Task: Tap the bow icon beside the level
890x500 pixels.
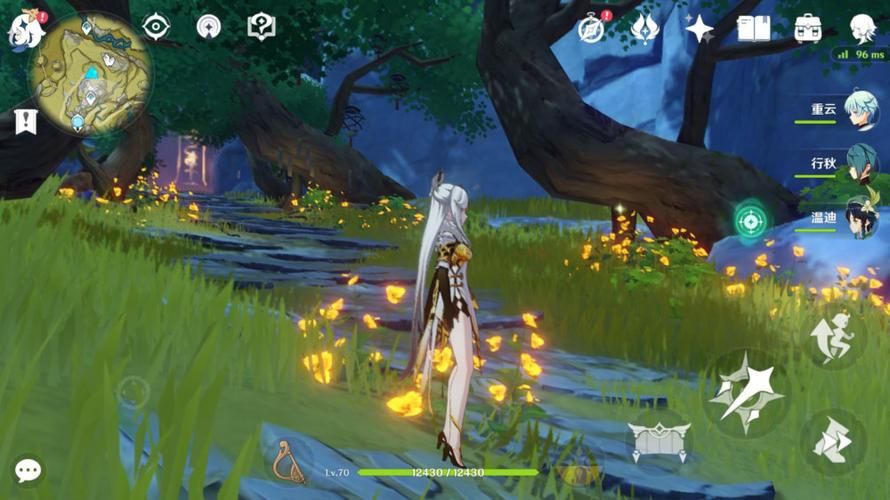Action: 289,462
